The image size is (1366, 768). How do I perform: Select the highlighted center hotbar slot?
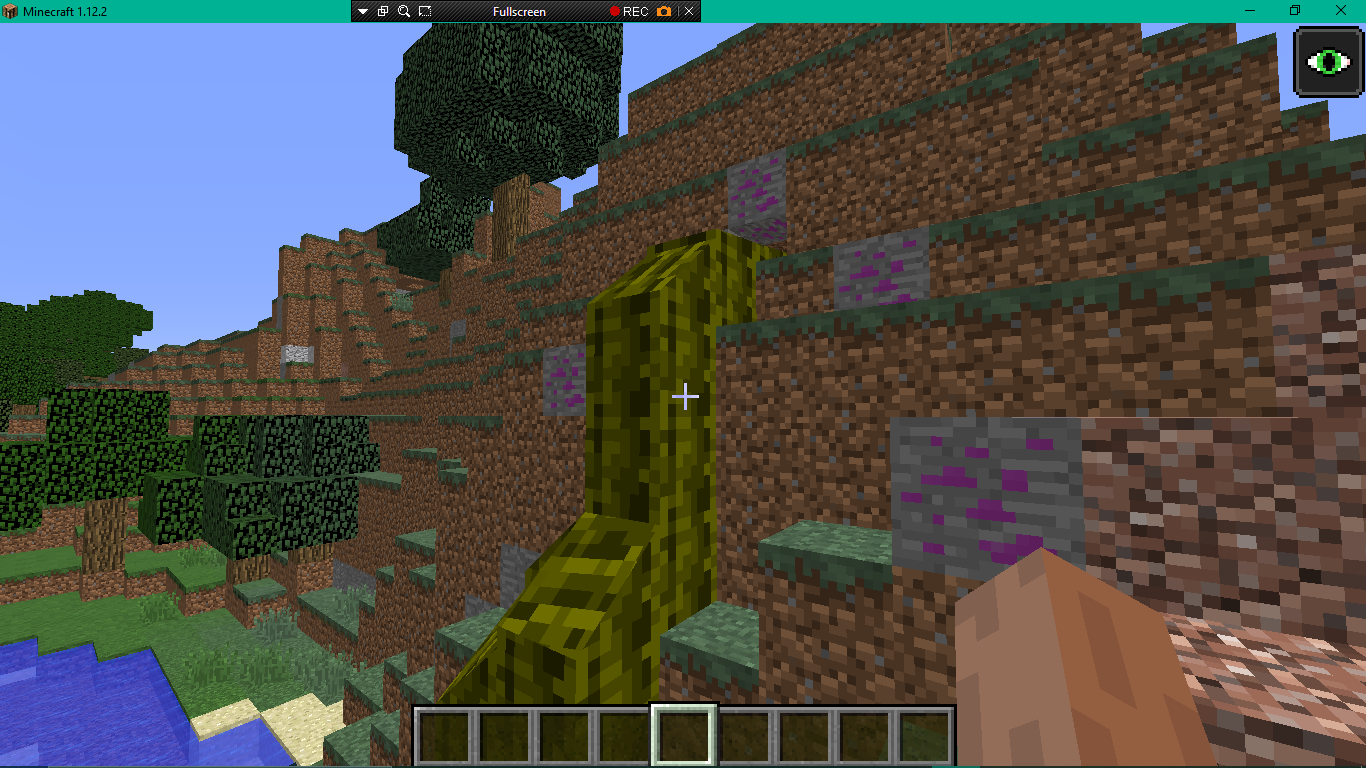682,737
